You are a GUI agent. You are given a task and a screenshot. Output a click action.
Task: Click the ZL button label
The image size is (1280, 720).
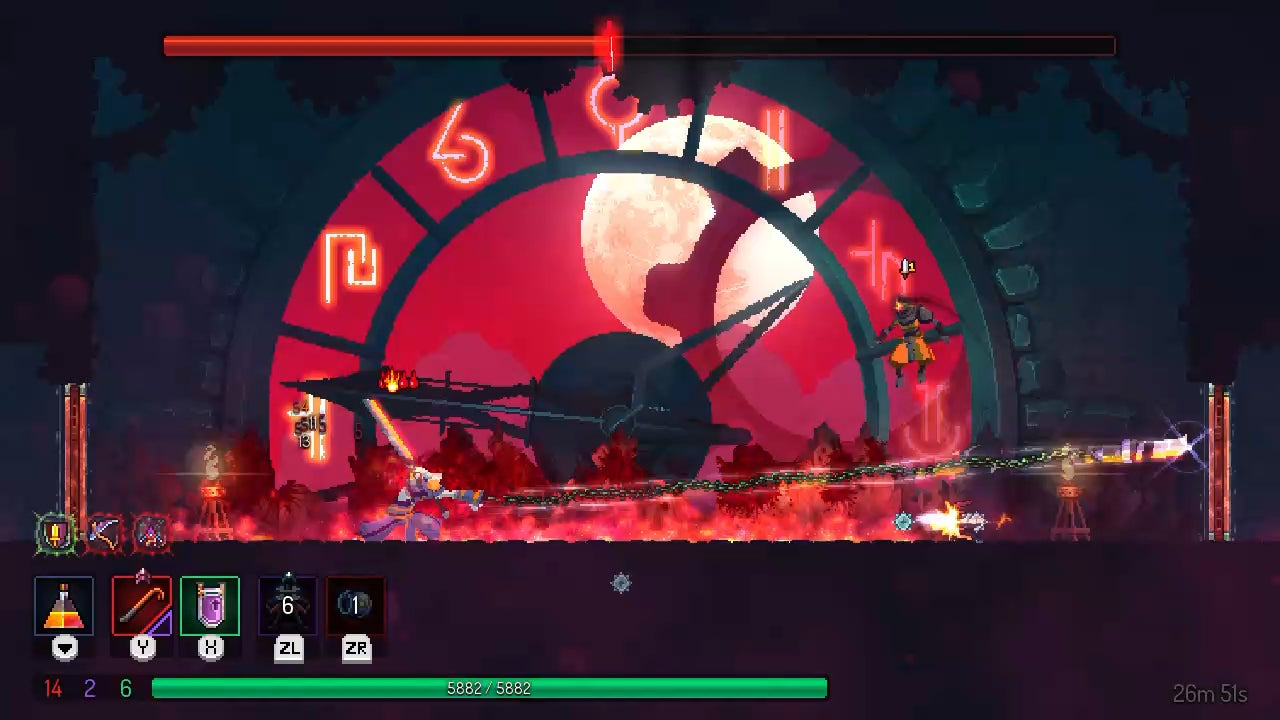(x=289, y=649)
